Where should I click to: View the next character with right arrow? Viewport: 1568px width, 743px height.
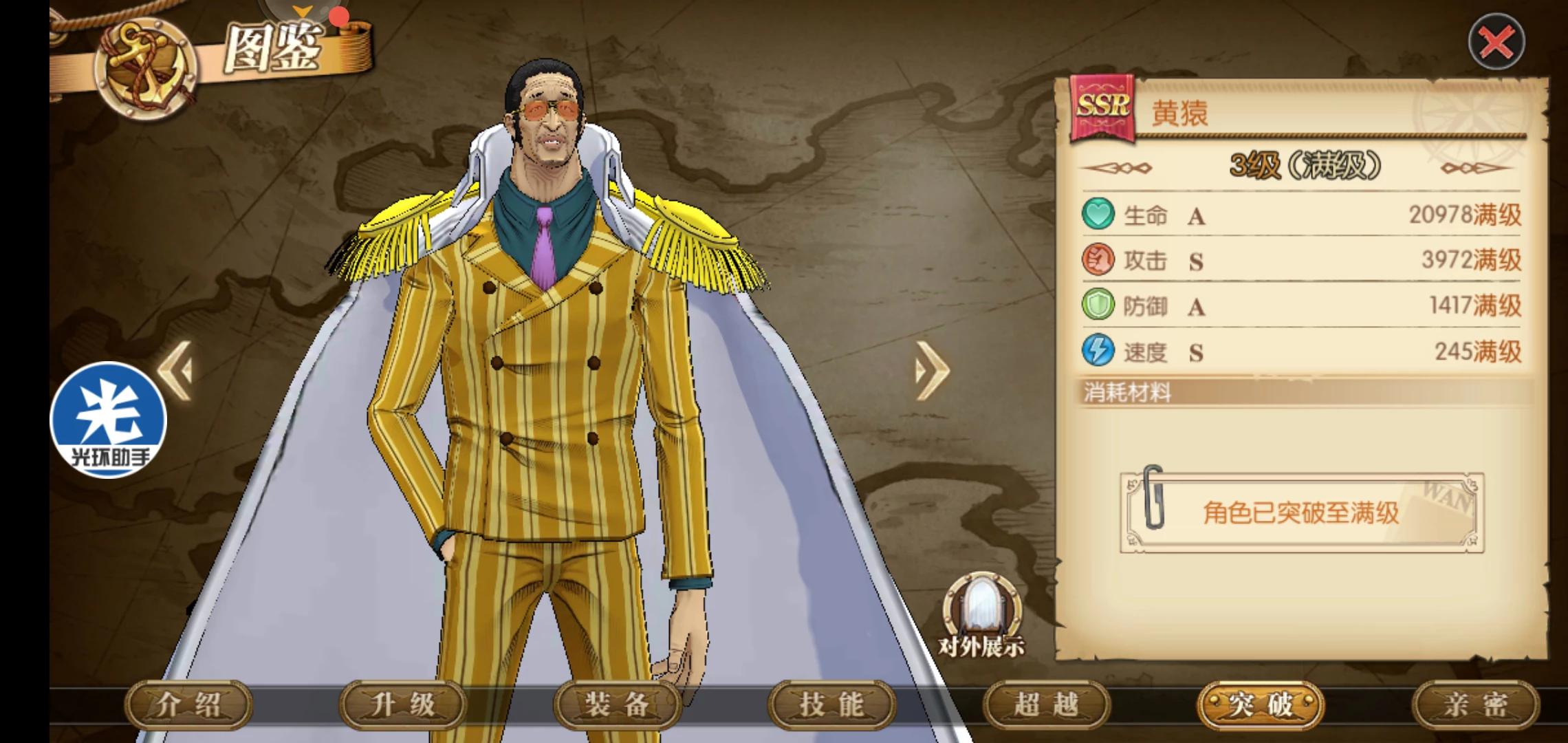coord(932,370)
